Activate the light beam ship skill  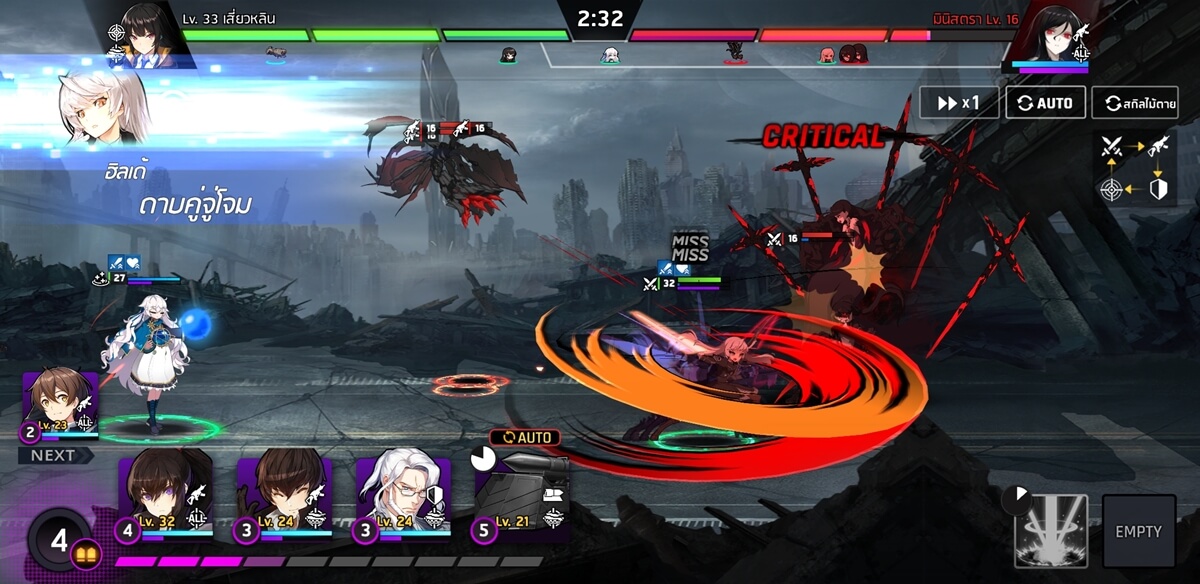point(1051,530)
